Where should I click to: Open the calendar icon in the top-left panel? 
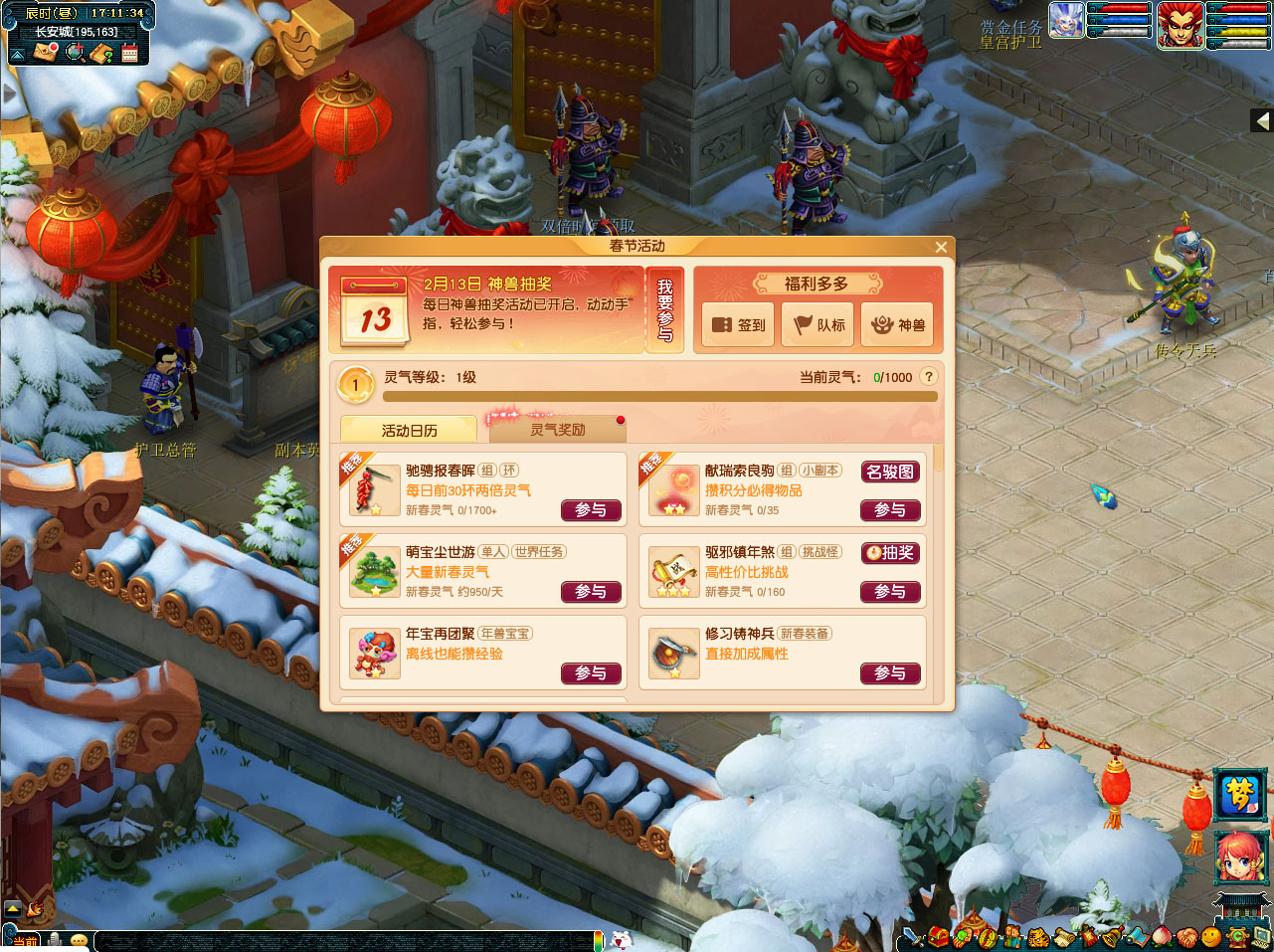click(129, 53)
